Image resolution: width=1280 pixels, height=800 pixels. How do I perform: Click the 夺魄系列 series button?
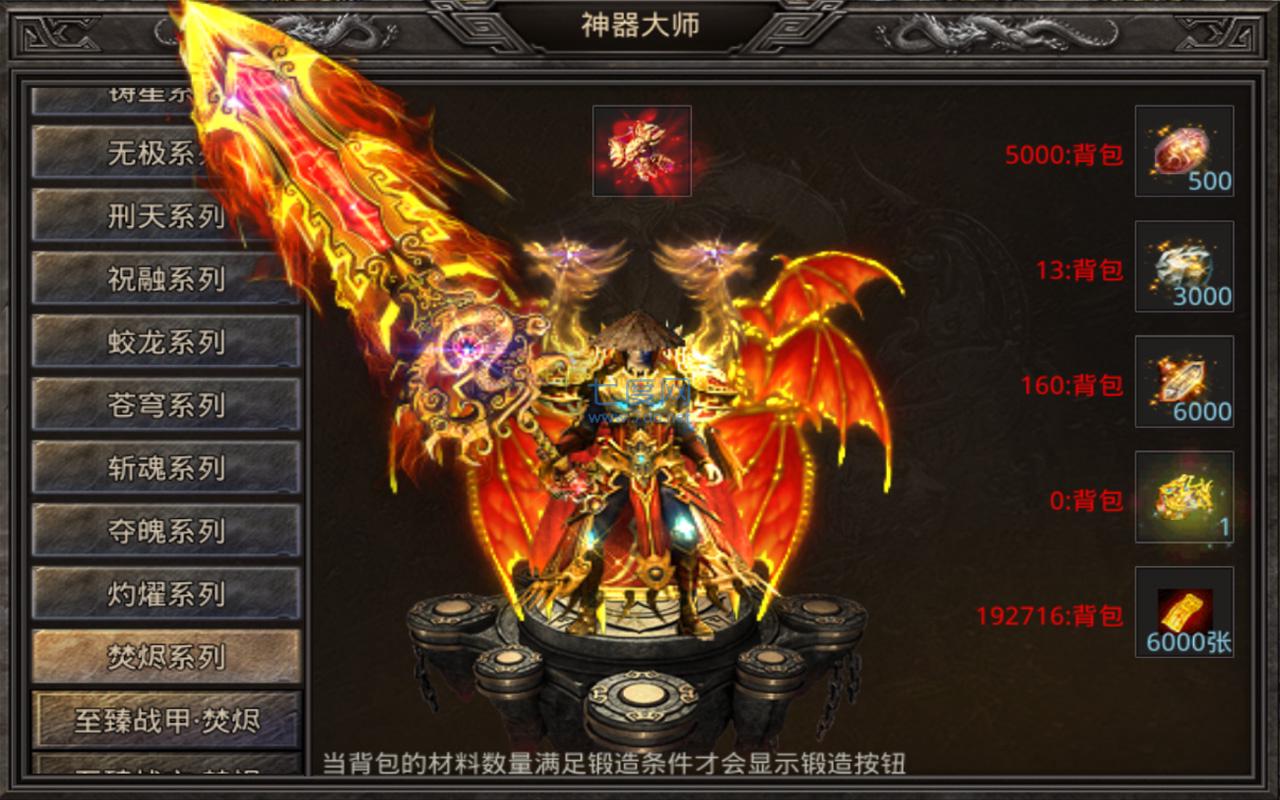pyautogui.click(x=165, y=531)
